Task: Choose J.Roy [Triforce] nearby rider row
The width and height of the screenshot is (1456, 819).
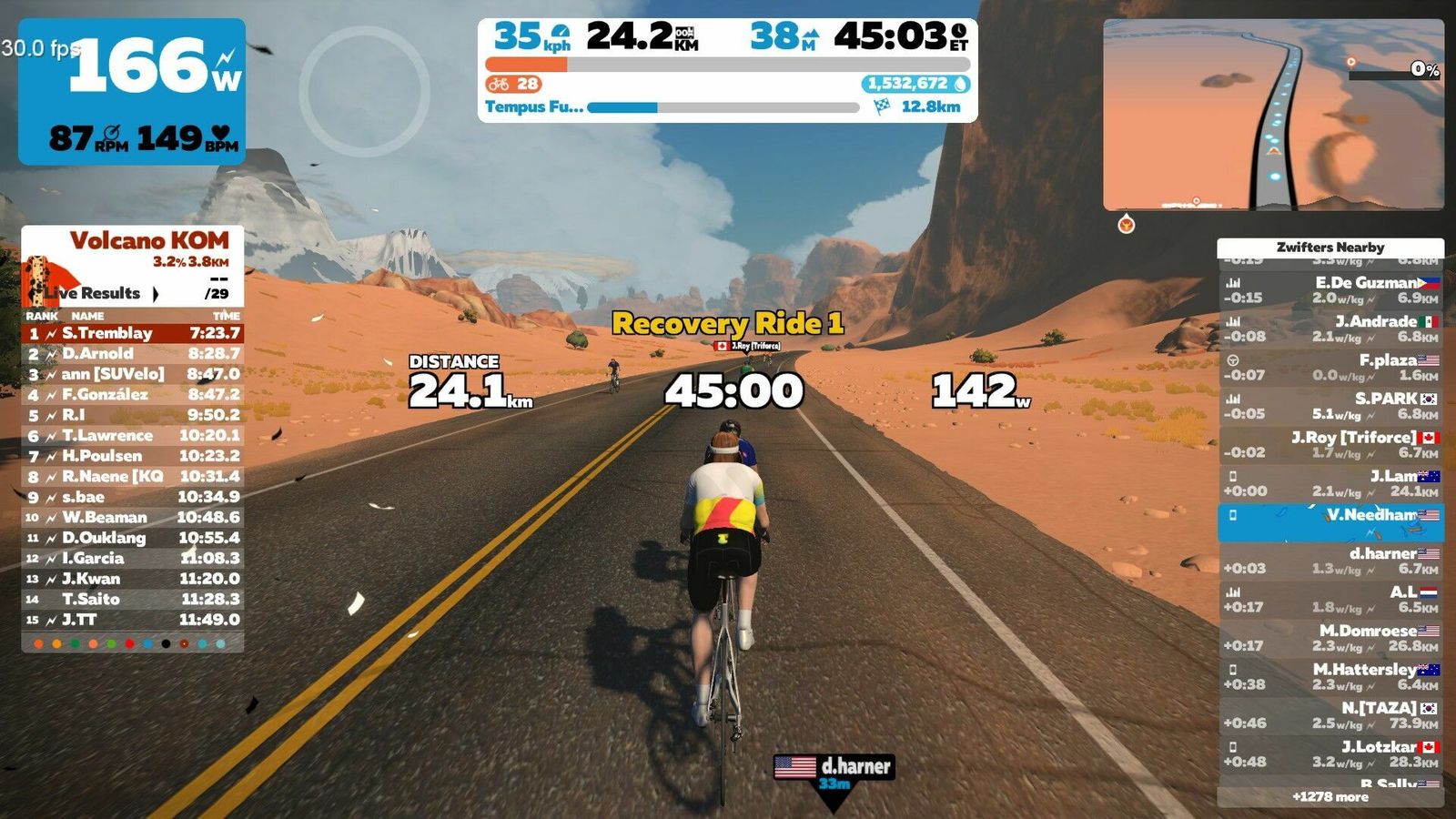Action: (1330, 444)
